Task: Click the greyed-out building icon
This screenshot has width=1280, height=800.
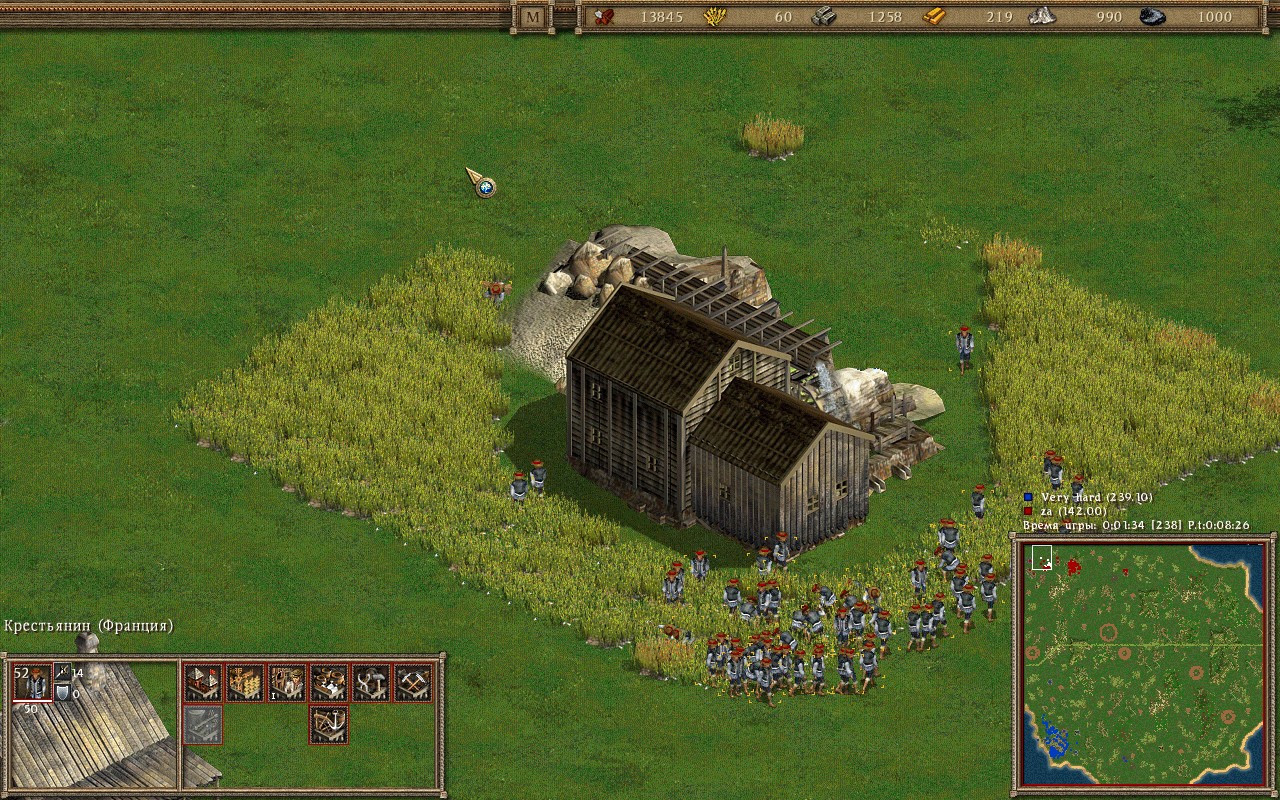Action: [x=202, y=724]
